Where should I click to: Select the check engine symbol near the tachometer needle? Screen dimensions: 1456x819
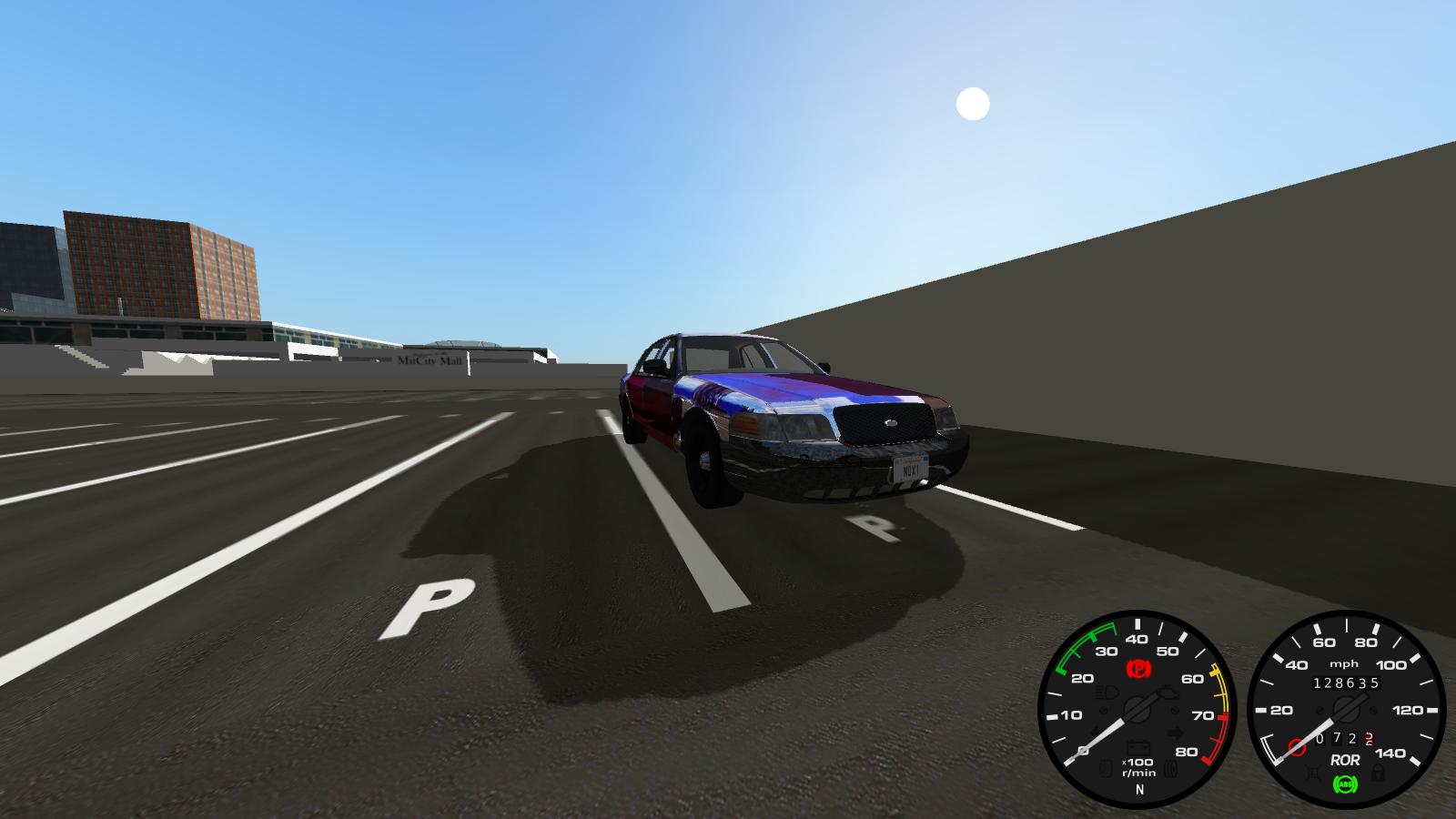pos(1168,693)
